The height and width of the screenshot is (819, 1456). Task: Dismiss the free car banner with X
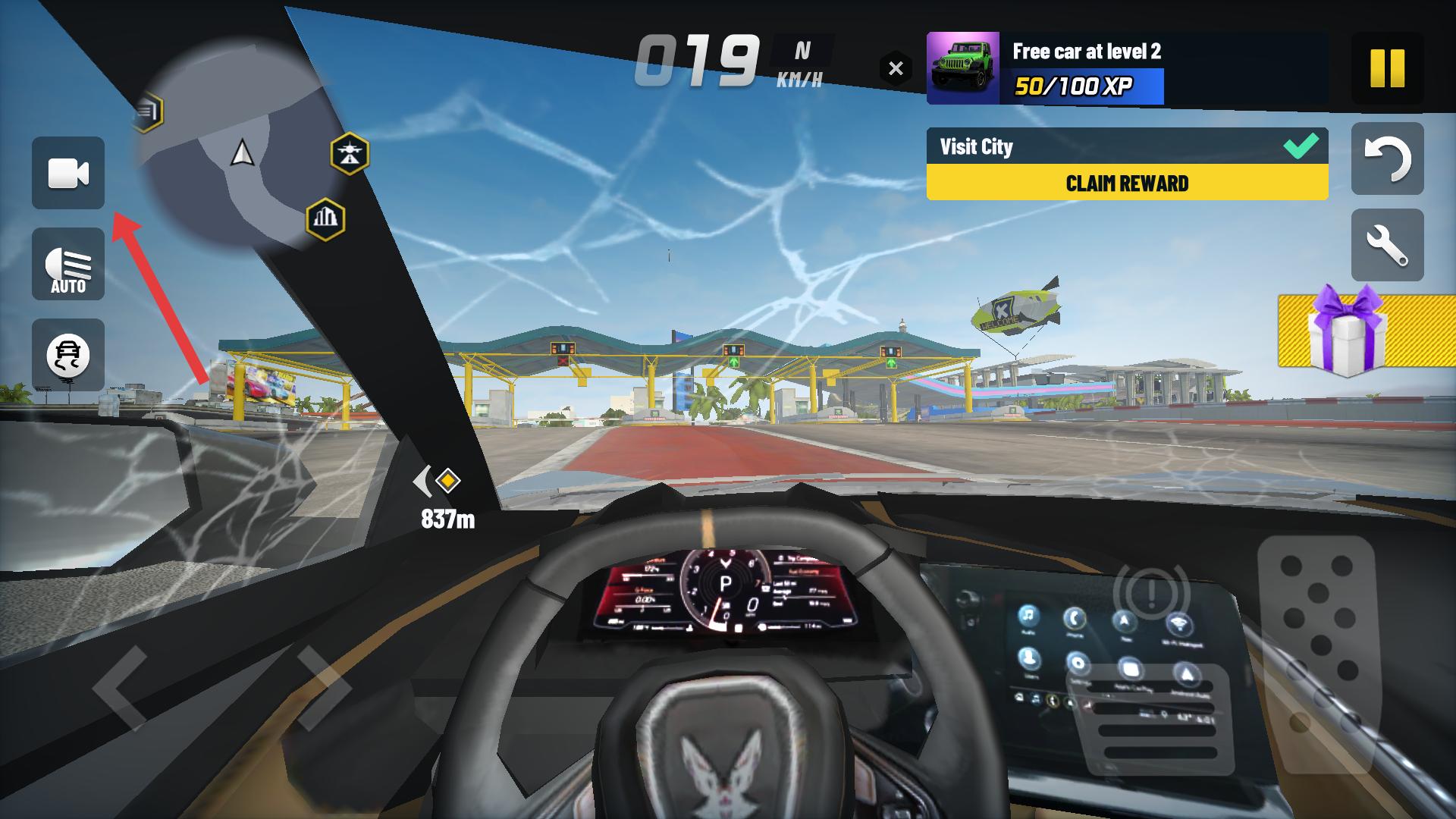pyautogui.click(x=896, y=68)
